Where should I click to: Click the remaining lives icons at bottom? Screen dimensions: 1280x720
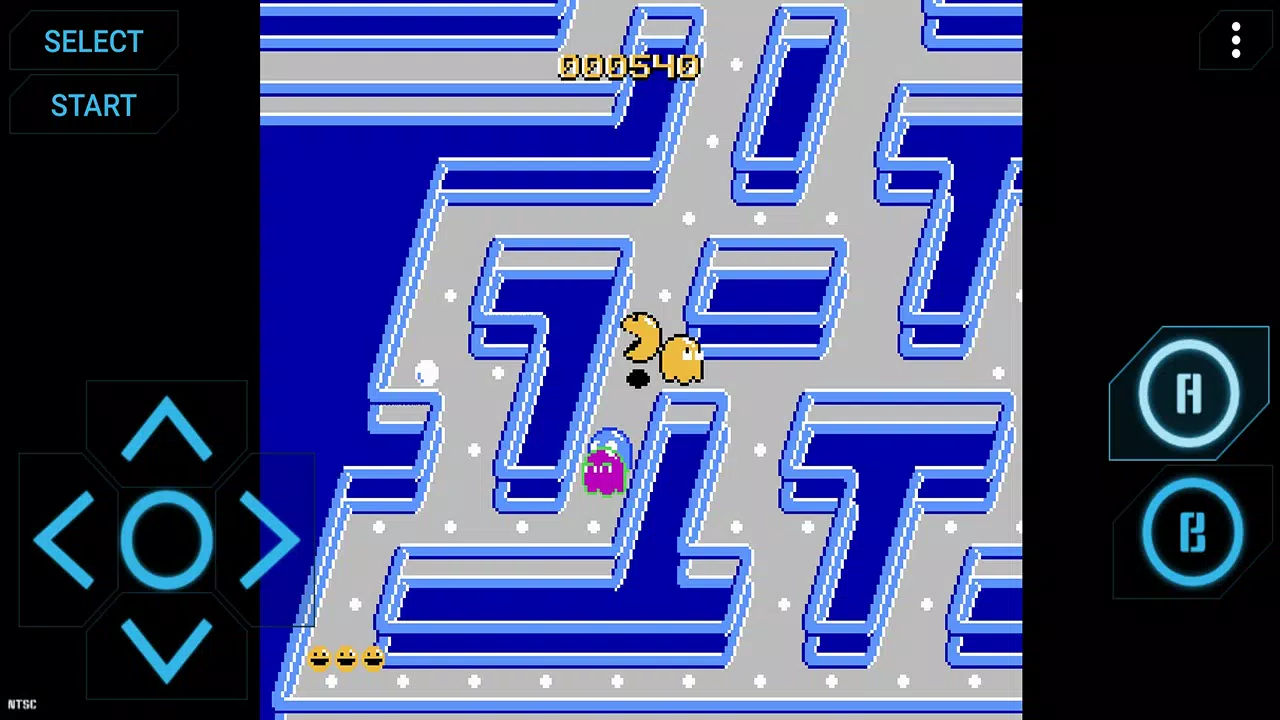(346, 657)
